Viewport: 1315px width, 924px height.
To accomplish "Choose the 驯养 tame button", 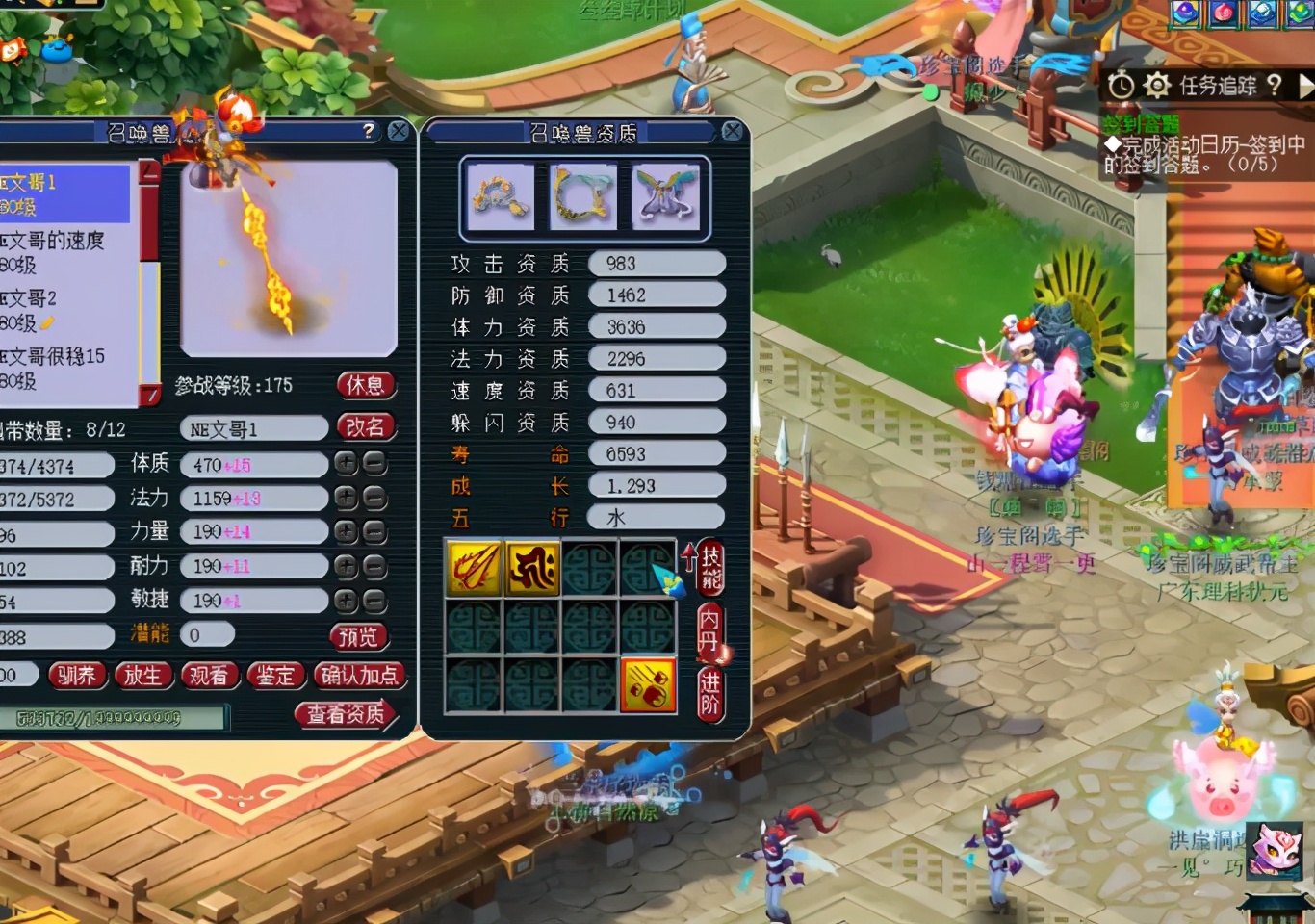I will point(76,676).
